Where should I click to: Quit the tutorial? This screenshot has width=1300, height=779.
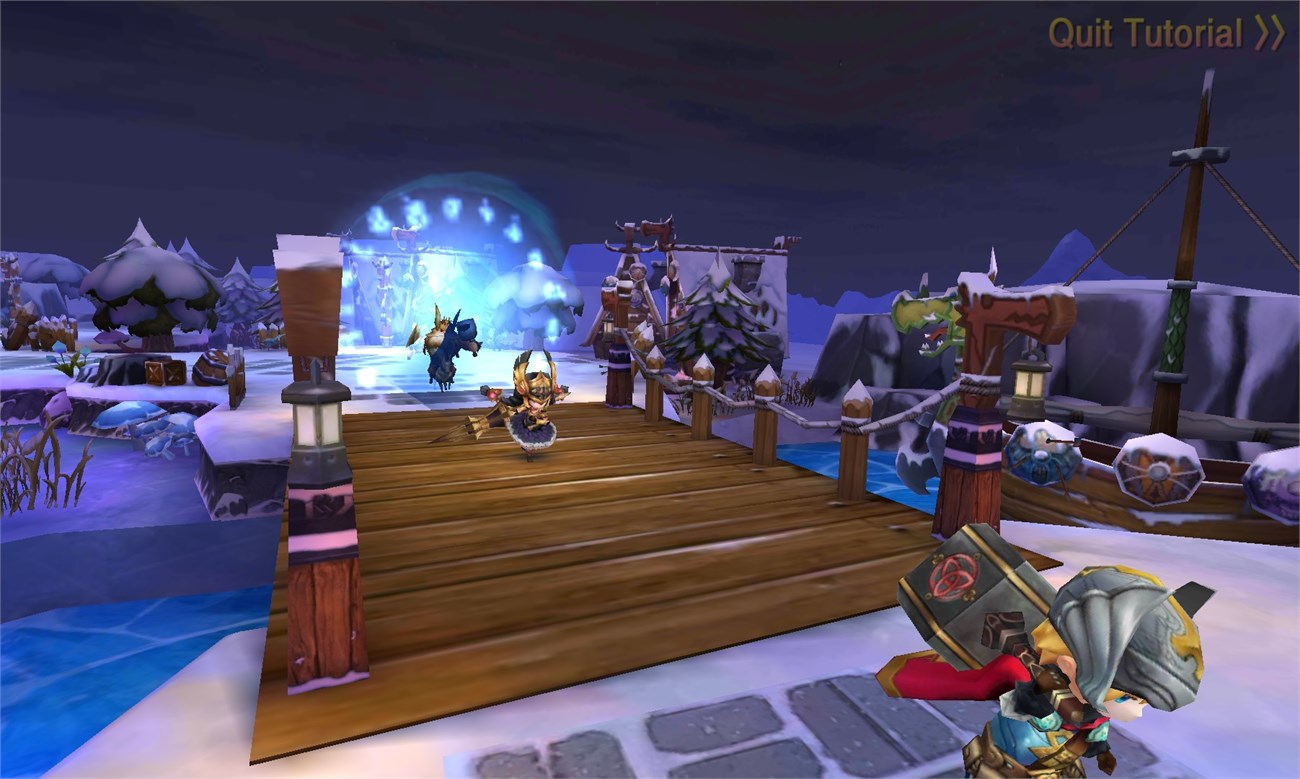(1165, 34)
